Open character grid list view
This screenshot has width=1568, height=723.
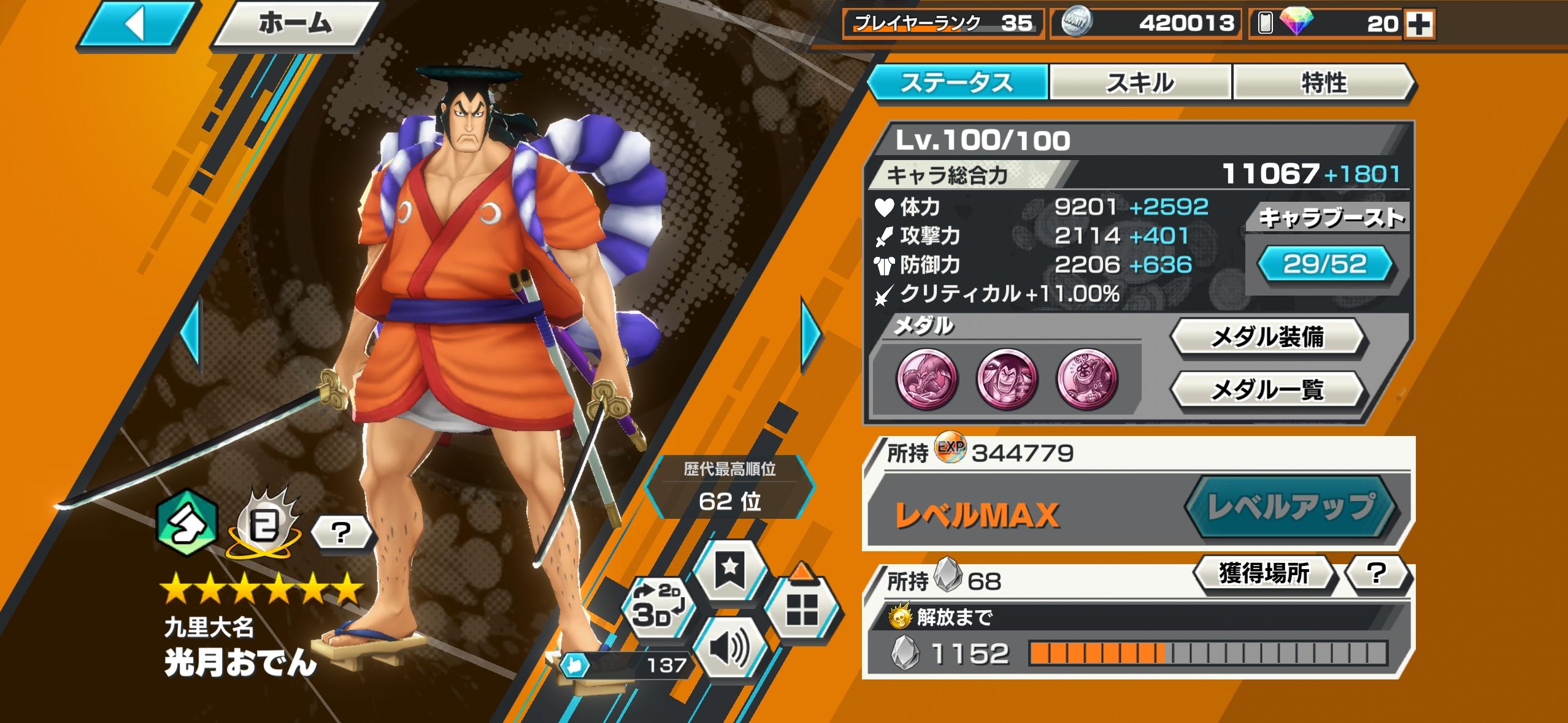(x=801, y=608)
